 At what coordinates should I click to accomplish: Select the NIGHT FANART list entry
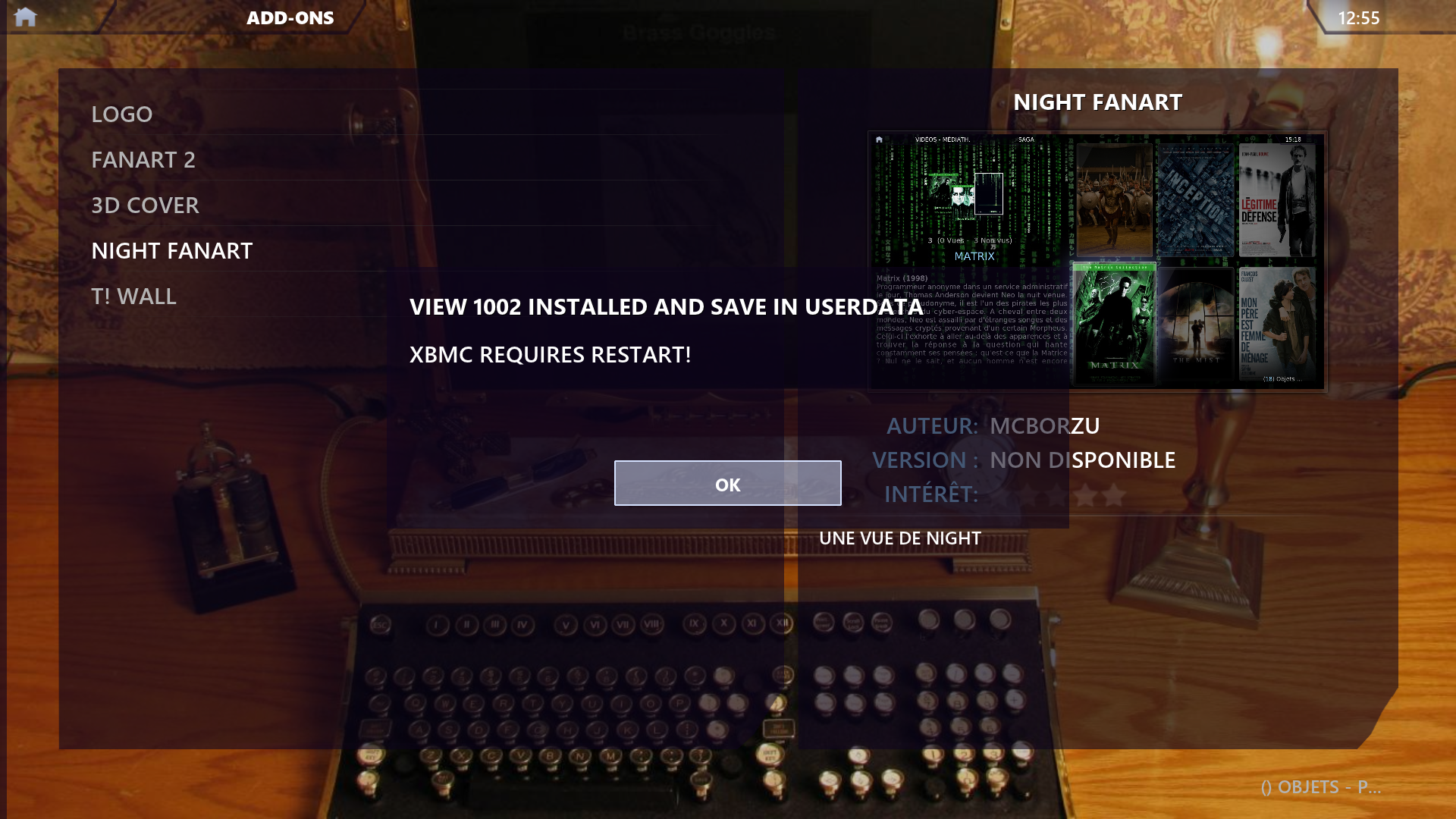click(x=172, y=250)
